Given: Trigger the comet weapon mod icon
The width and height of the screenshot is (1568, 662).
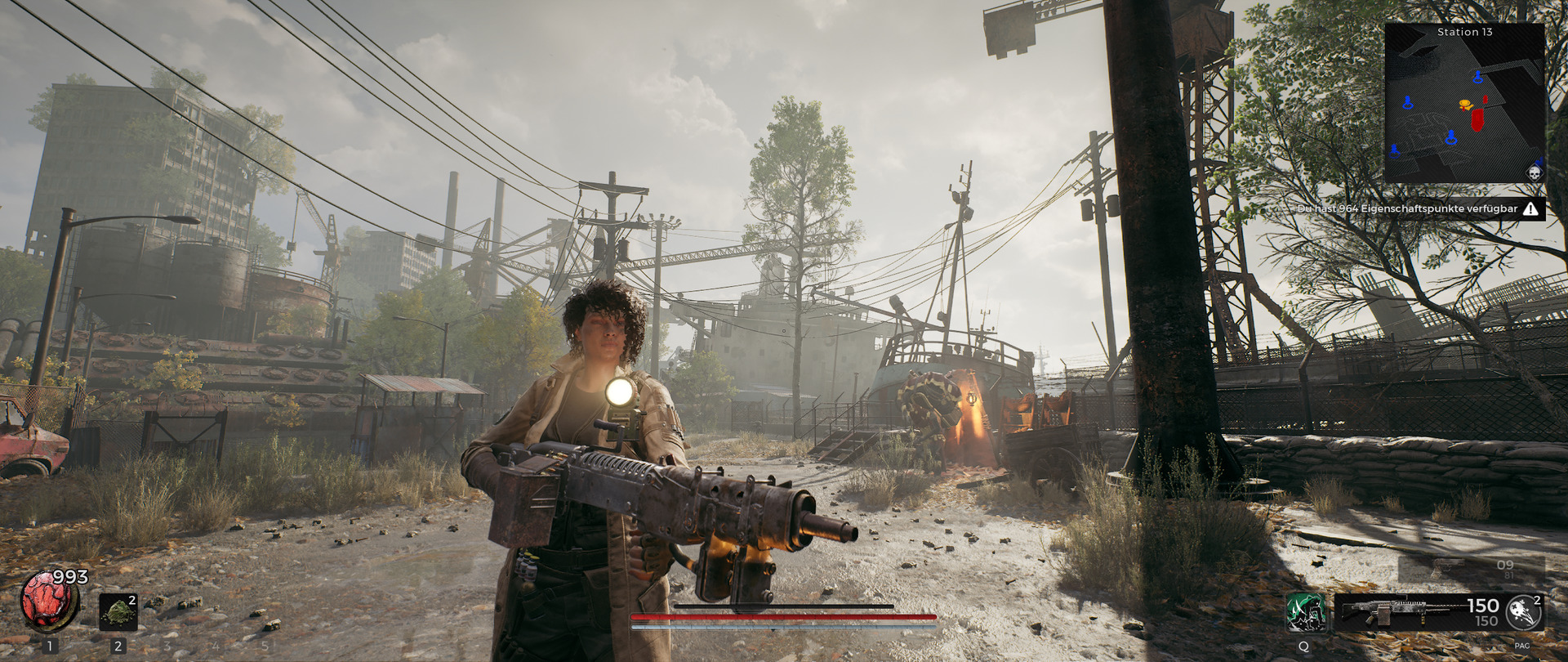Looking at the screenshot, I should pyautogui.click(x=1524, y=612).
